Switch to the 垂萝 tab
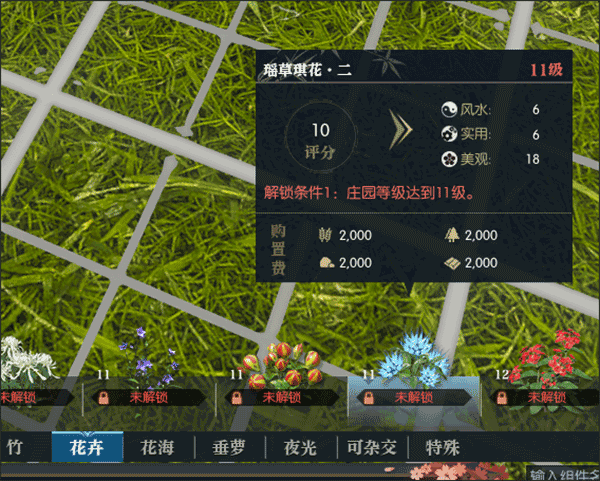The width and height of the screenshot is (600, 481). [230, 447]
